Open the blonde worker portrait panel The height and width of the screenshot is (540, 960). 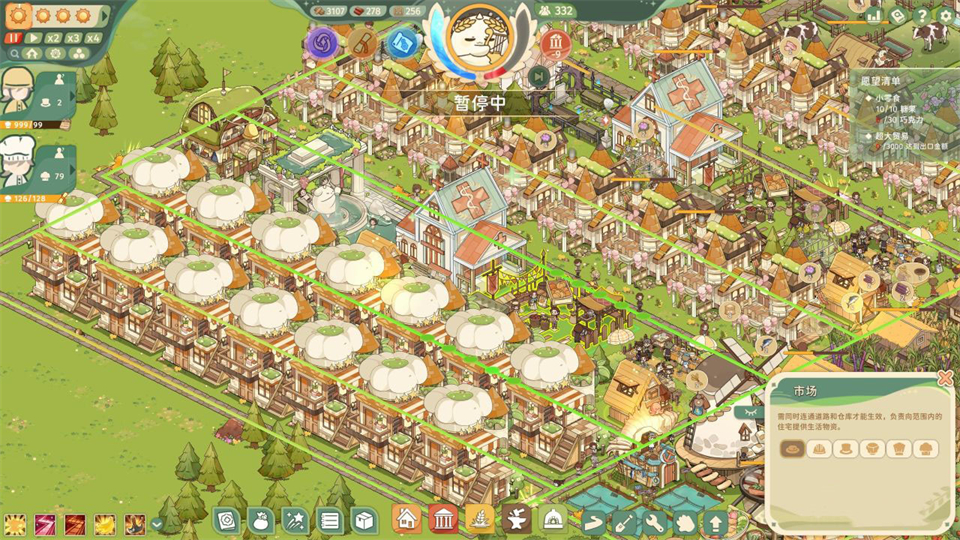click(22, 93)
